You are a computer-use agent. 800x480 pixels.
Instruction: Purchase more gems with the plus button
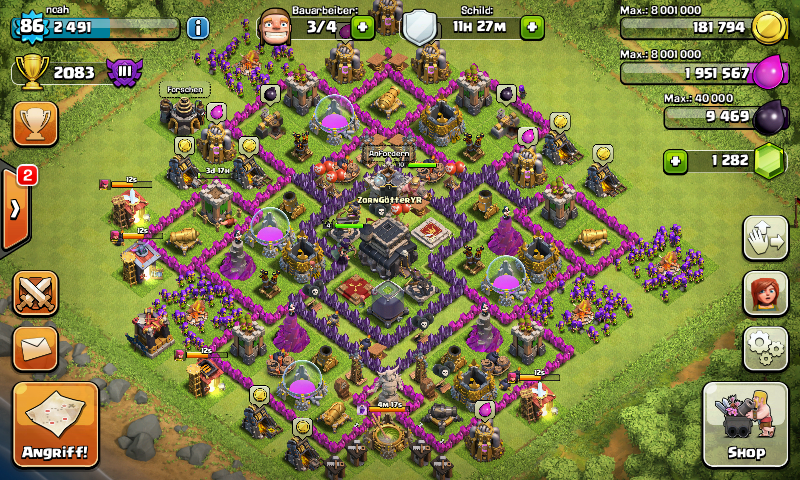[x=677, y=160]
